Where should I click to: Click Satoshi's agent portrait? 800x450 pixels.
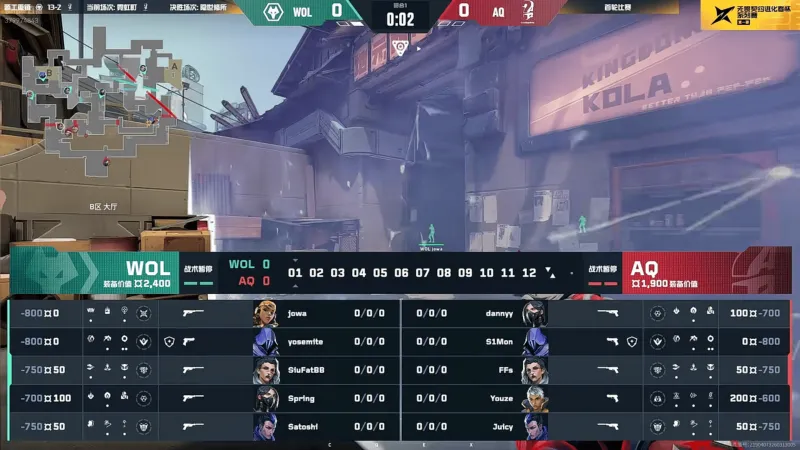(266, 427)
